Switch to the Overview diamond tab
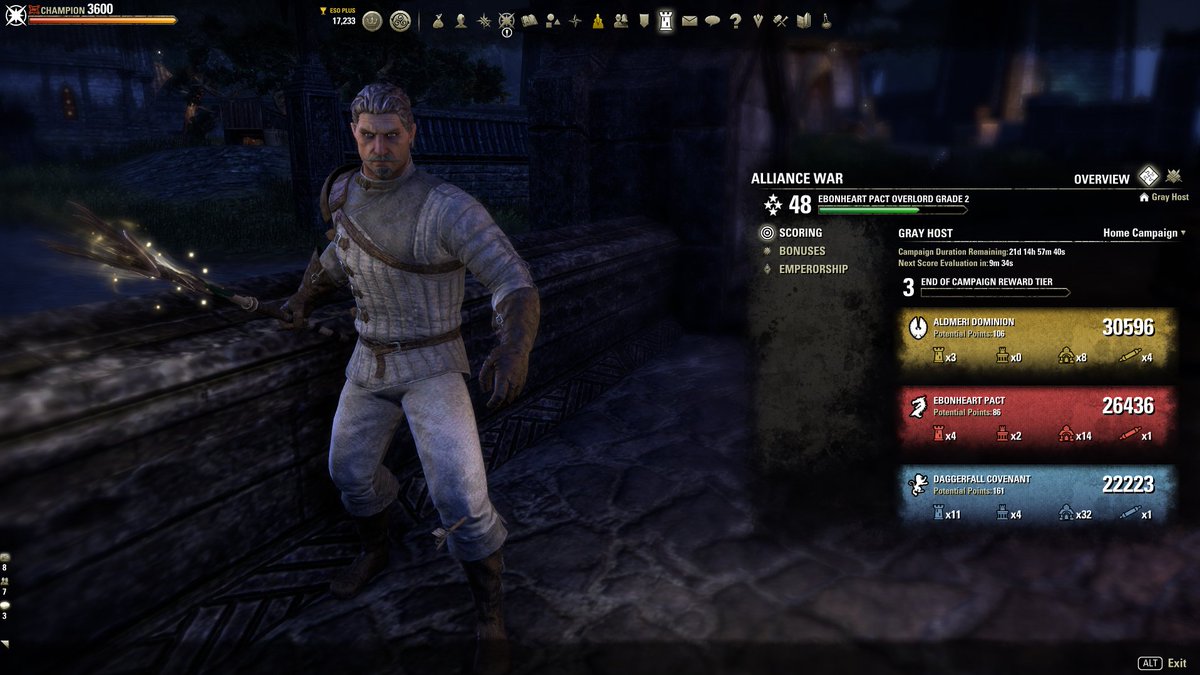 coord(1149,177)
